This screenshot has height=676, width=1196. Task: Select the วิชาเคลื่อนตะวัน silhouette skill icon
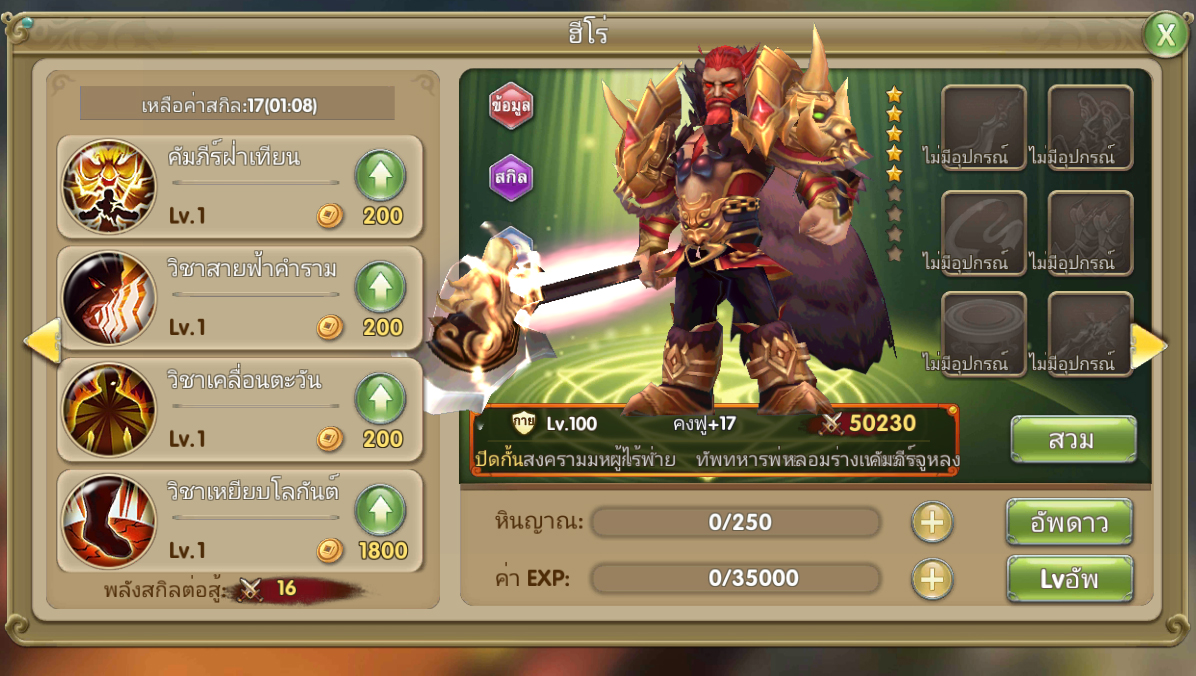(x=109, y=410)
